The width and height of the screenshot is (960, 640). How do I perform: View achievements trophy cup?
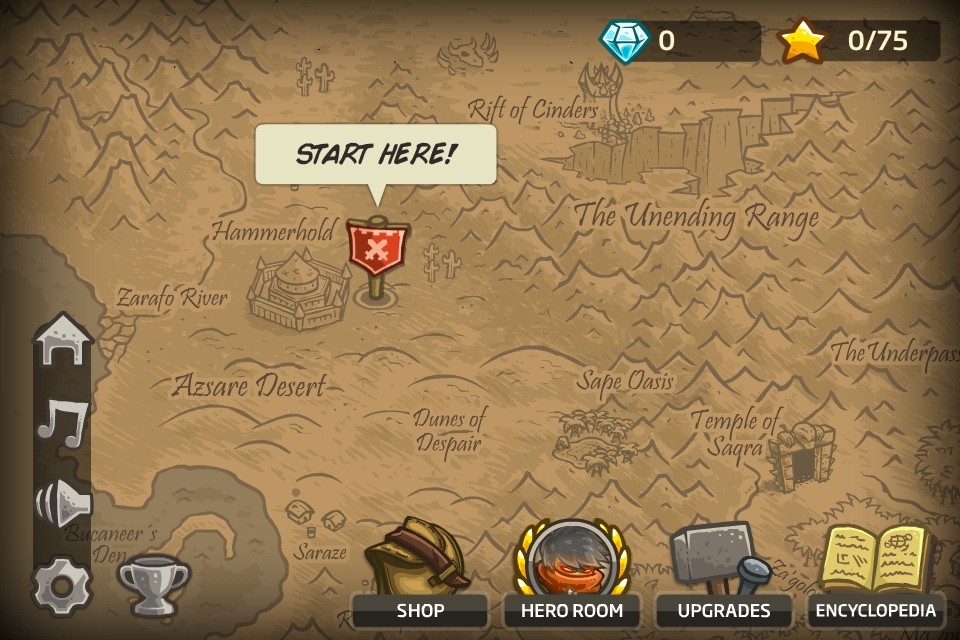pyautogui.click(x=153, y=584)
